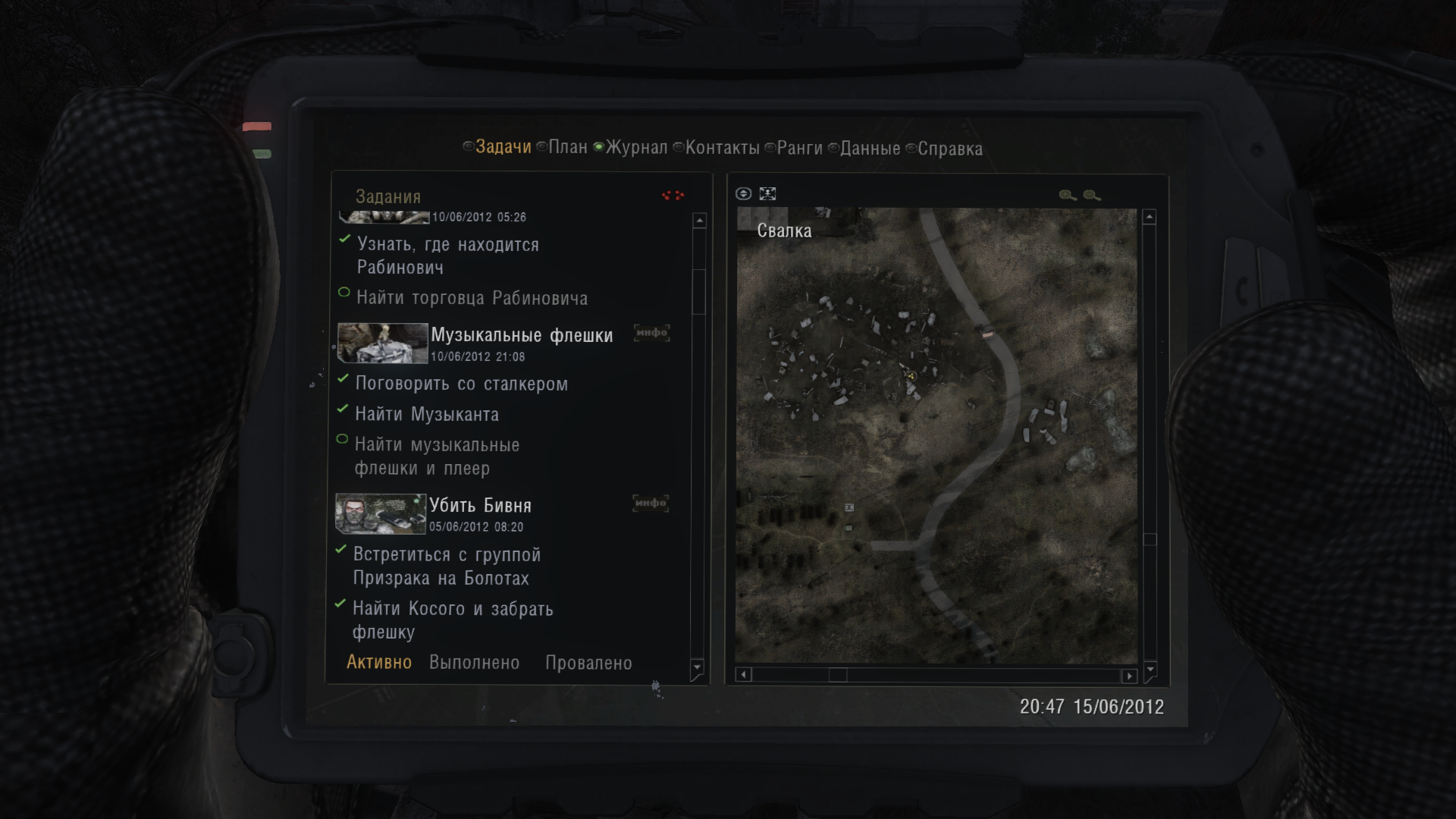Click the red markers beside the Задания header
Image resolution: width=1456 pixels, height=819 pixels.
click(x=673, y=196)
